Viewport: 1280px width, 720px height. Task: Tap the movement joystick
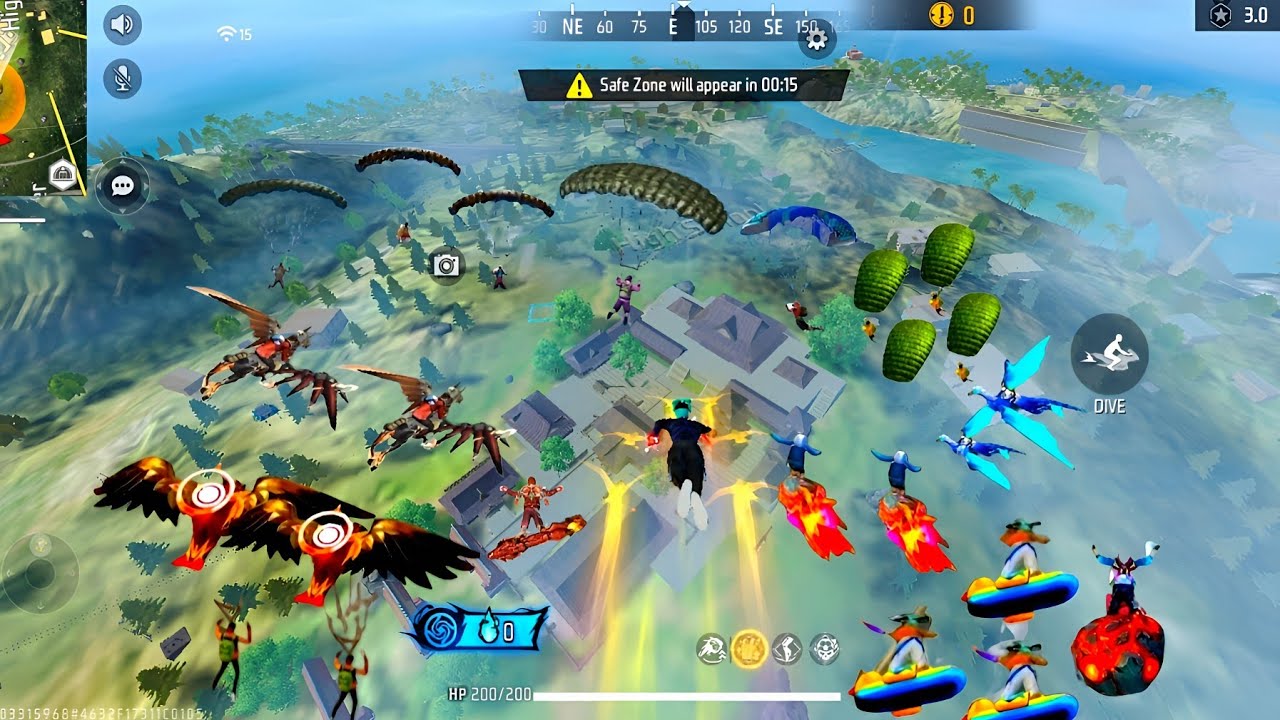click(x=39, y=572)
